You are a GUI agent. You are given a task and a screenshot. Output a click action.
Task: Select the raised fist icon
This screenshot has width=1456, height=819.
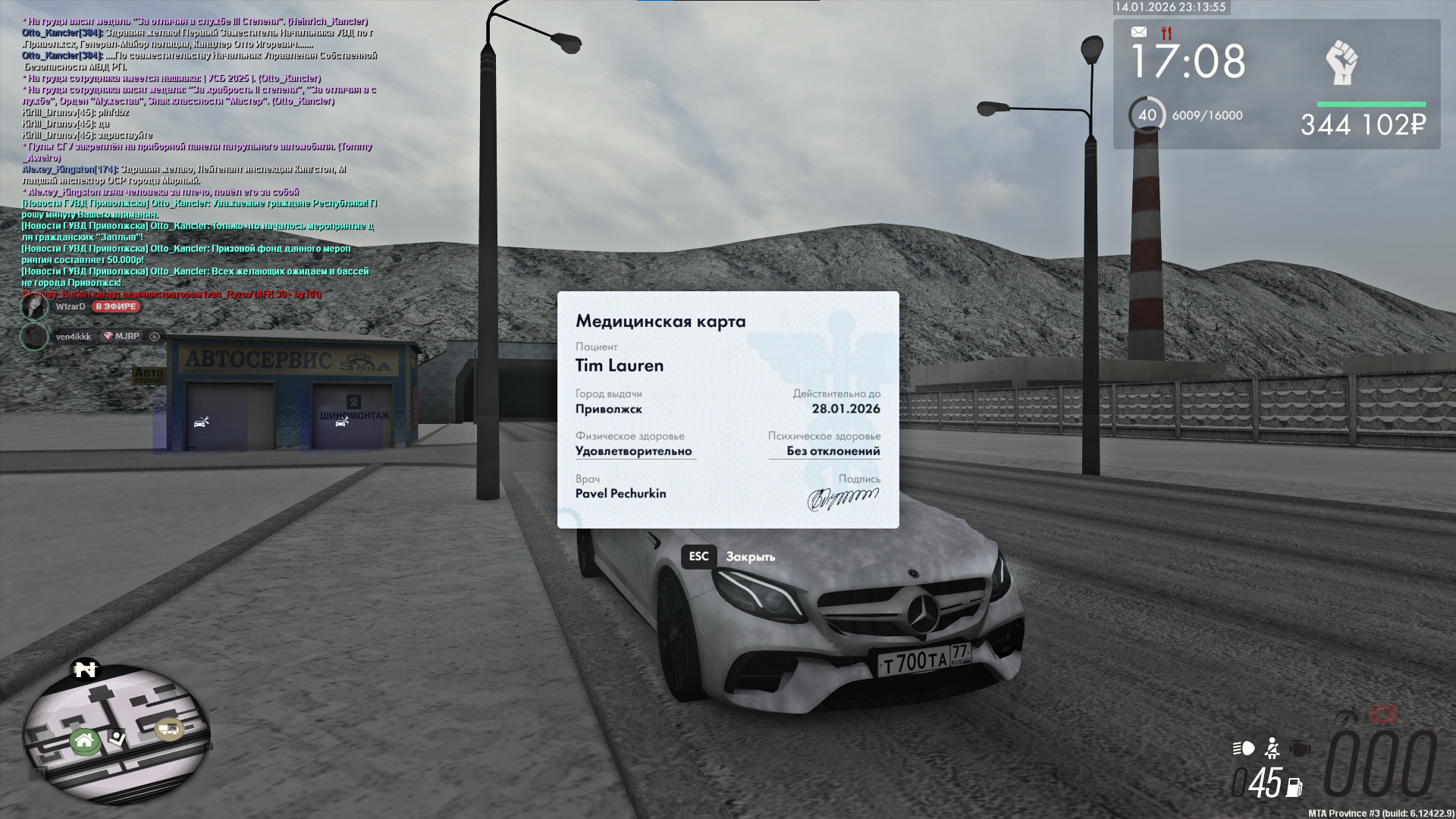(1341, 63)
